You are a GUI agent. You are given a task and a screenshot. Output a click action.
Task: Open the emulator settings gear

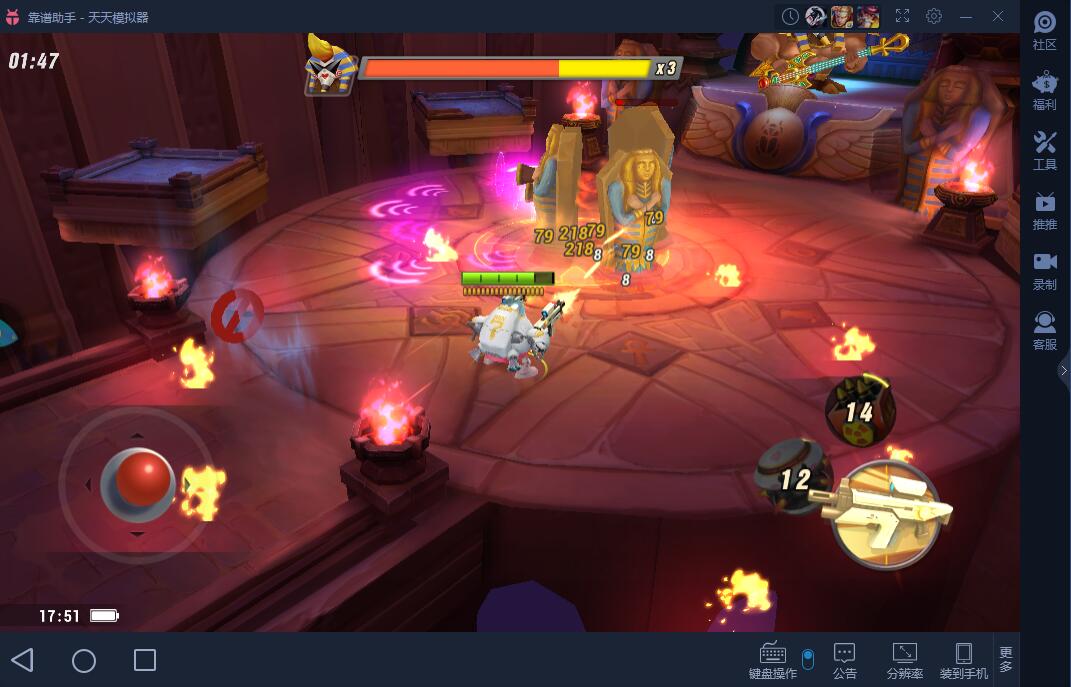coord(934,16)
